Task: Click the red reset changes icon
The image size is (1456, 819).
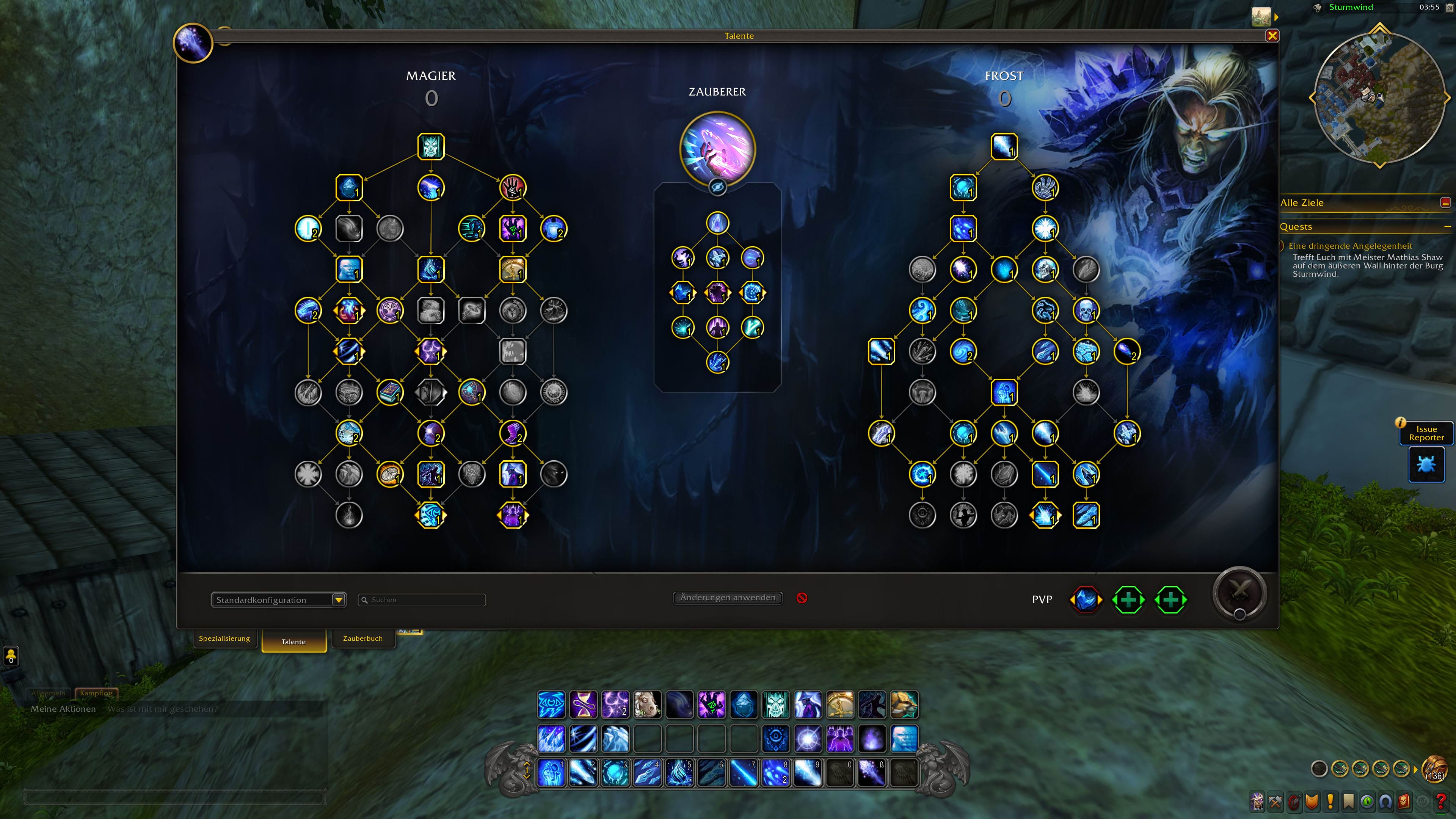Action: 802,598
